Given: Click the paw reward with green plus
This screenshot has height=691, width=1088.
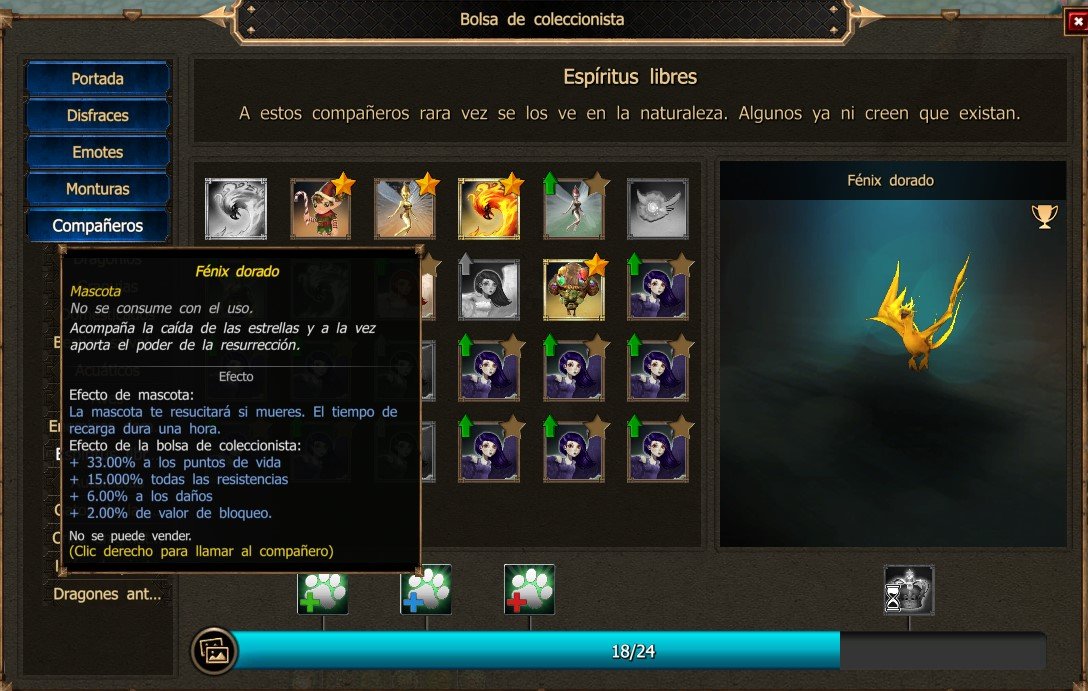Looking at the screenshot, I should [322, 590].
